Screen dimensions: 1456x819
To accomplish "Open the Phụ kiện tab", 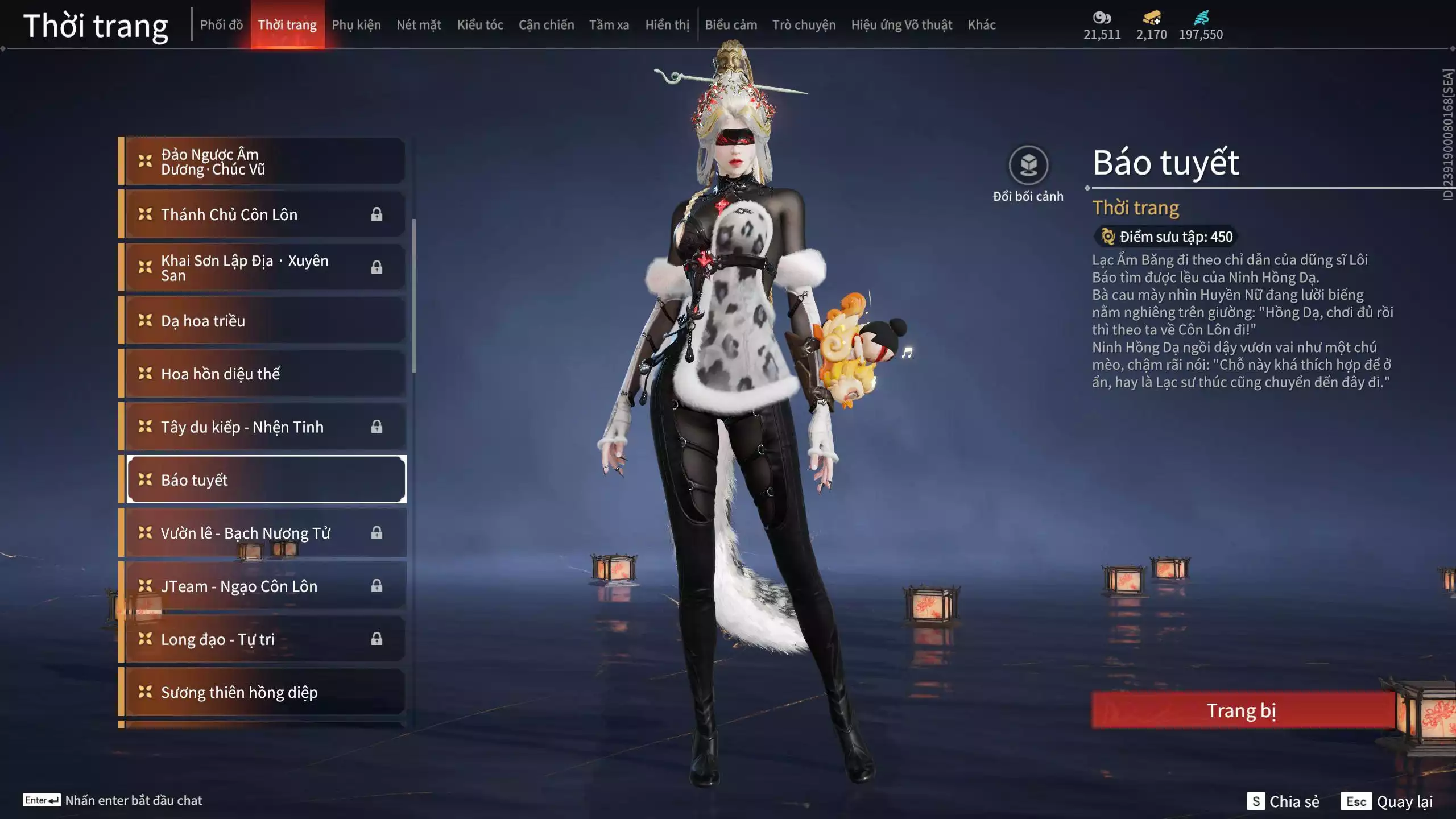I will 356,25.
